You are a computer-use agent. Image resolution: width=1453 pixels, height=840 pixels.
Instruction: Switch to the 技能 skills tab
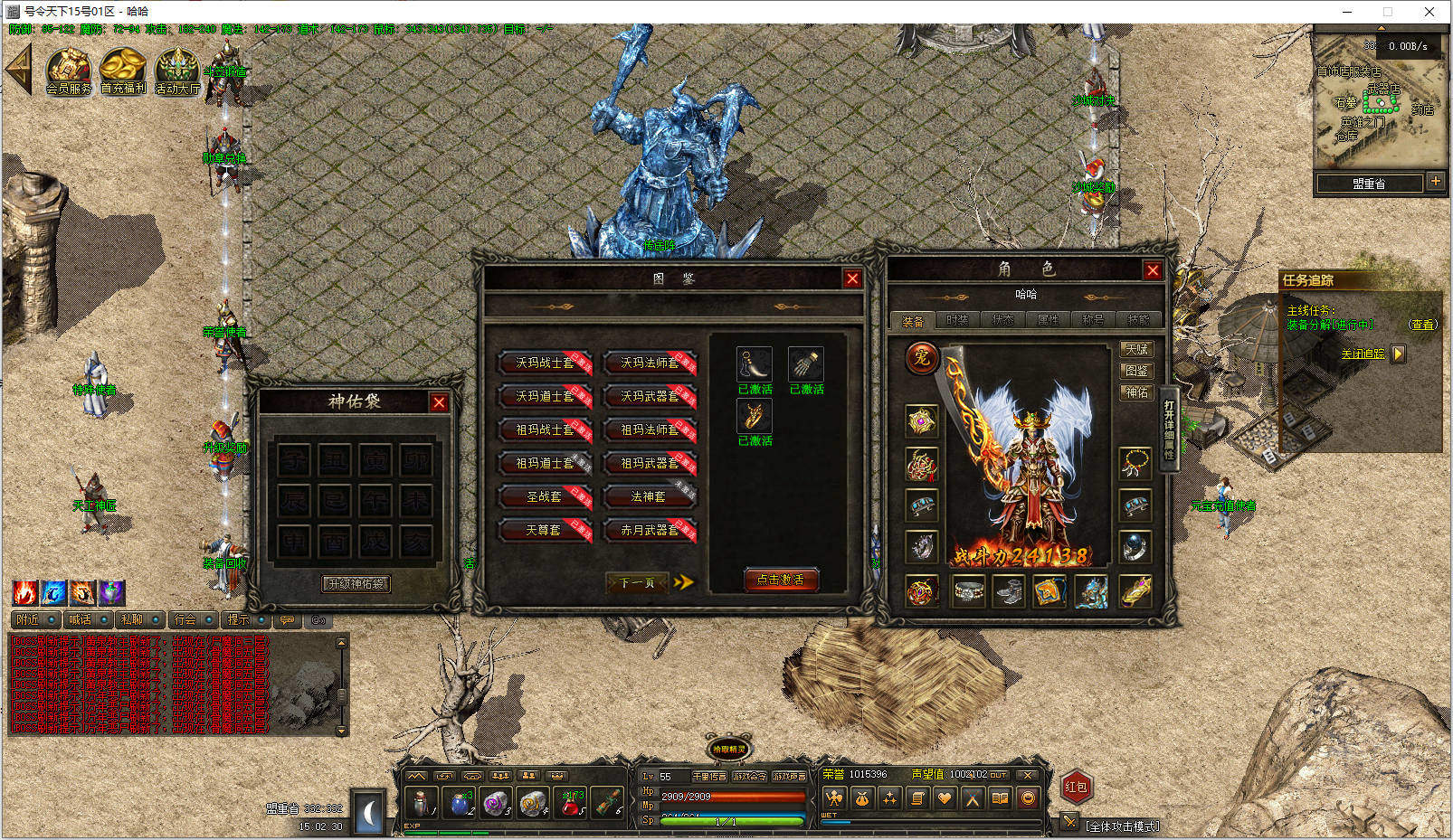[x=1138, y=320]
